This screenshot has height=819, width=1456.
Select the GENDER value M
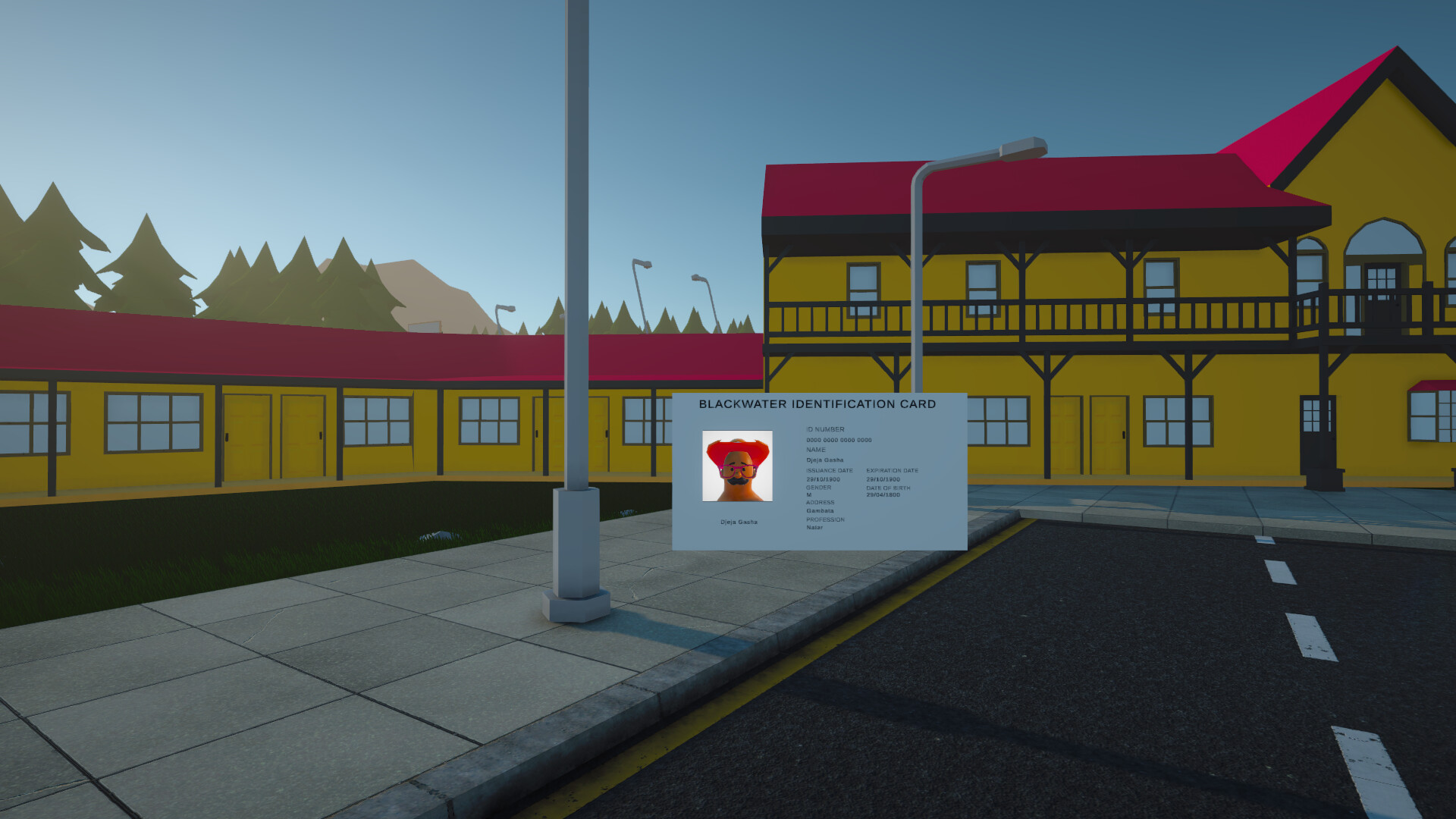(808, 494)
